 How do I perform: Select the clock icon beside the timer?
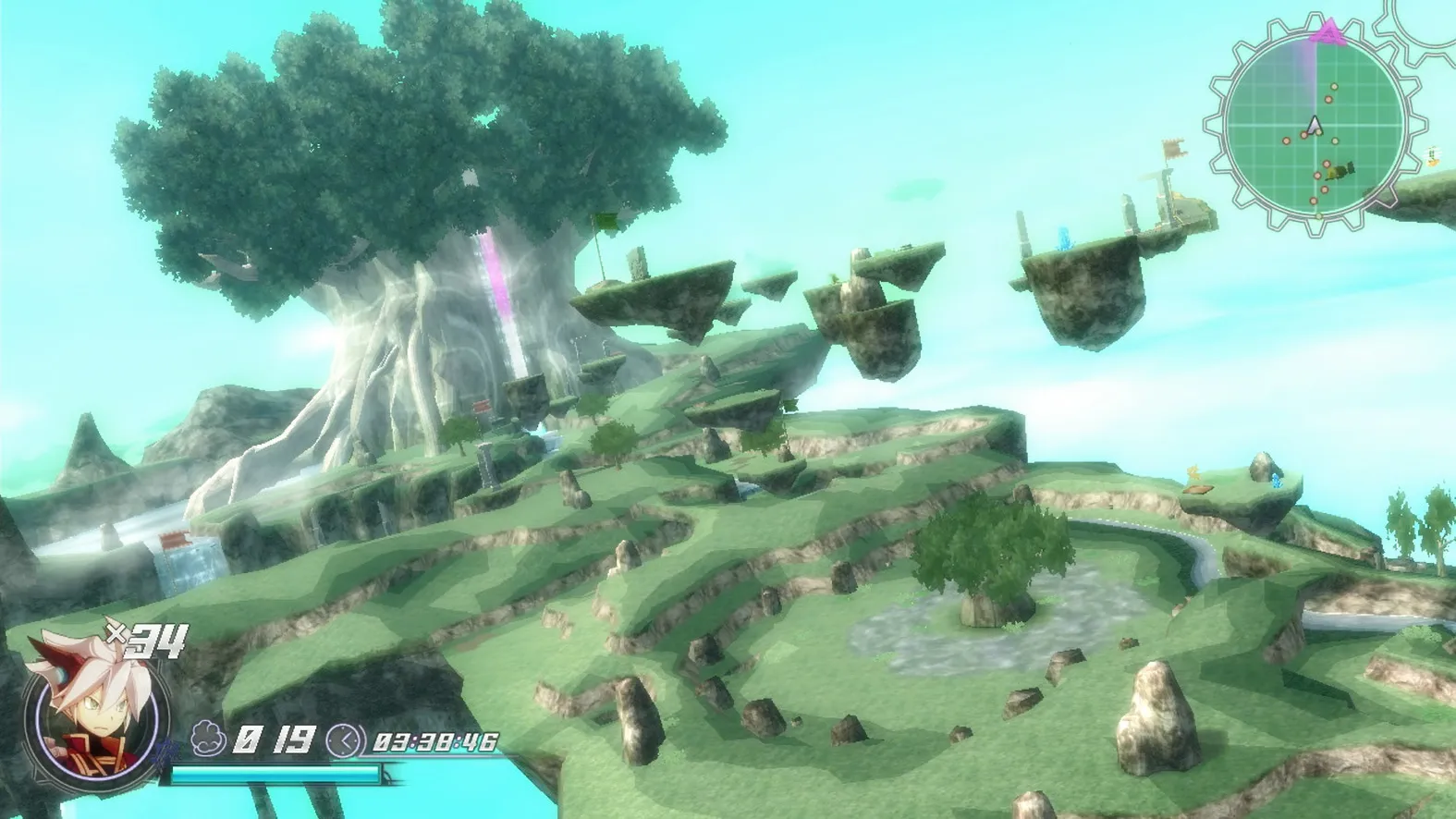343,740
